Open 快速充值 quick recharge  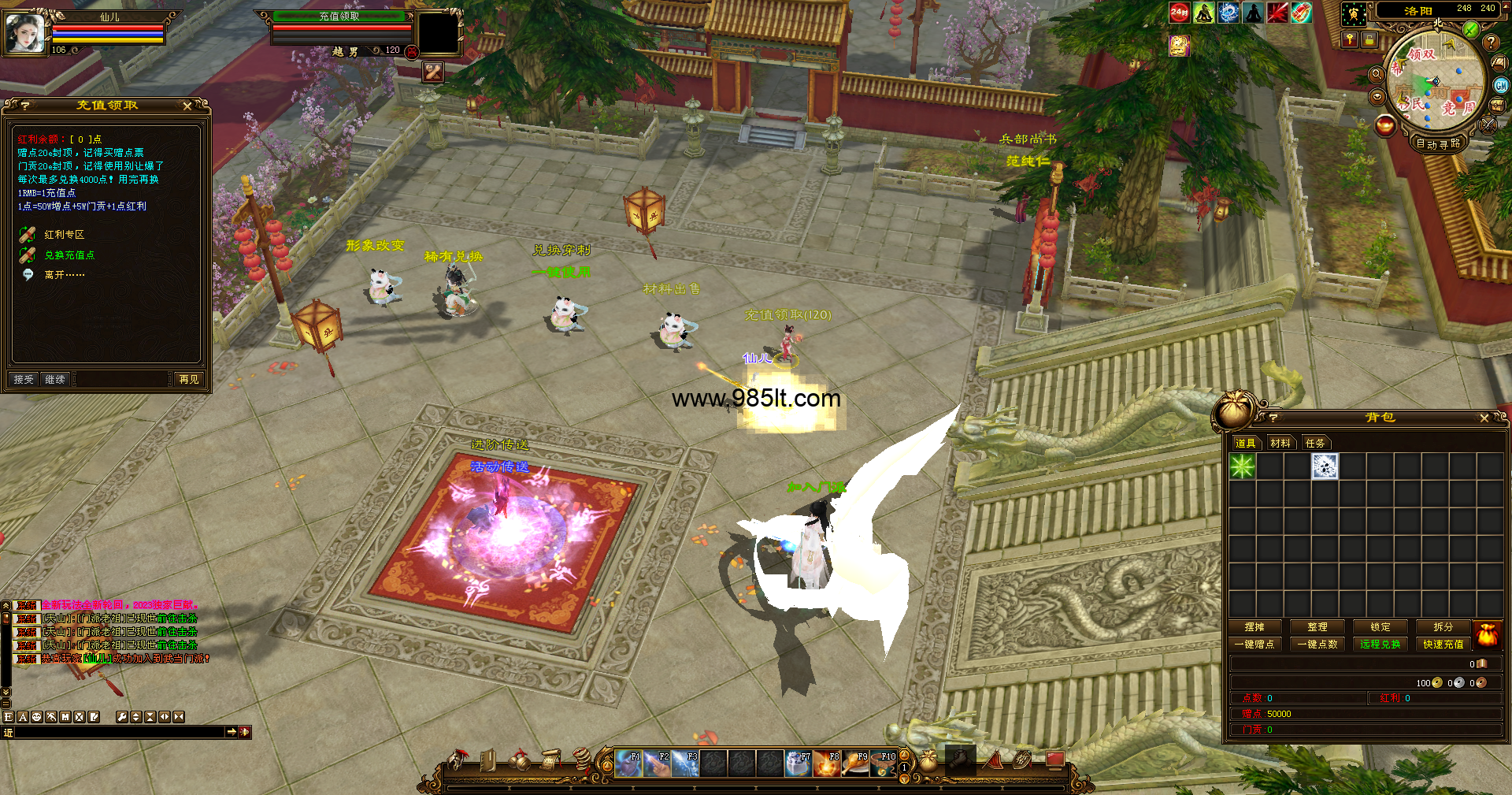(1443, 645)
